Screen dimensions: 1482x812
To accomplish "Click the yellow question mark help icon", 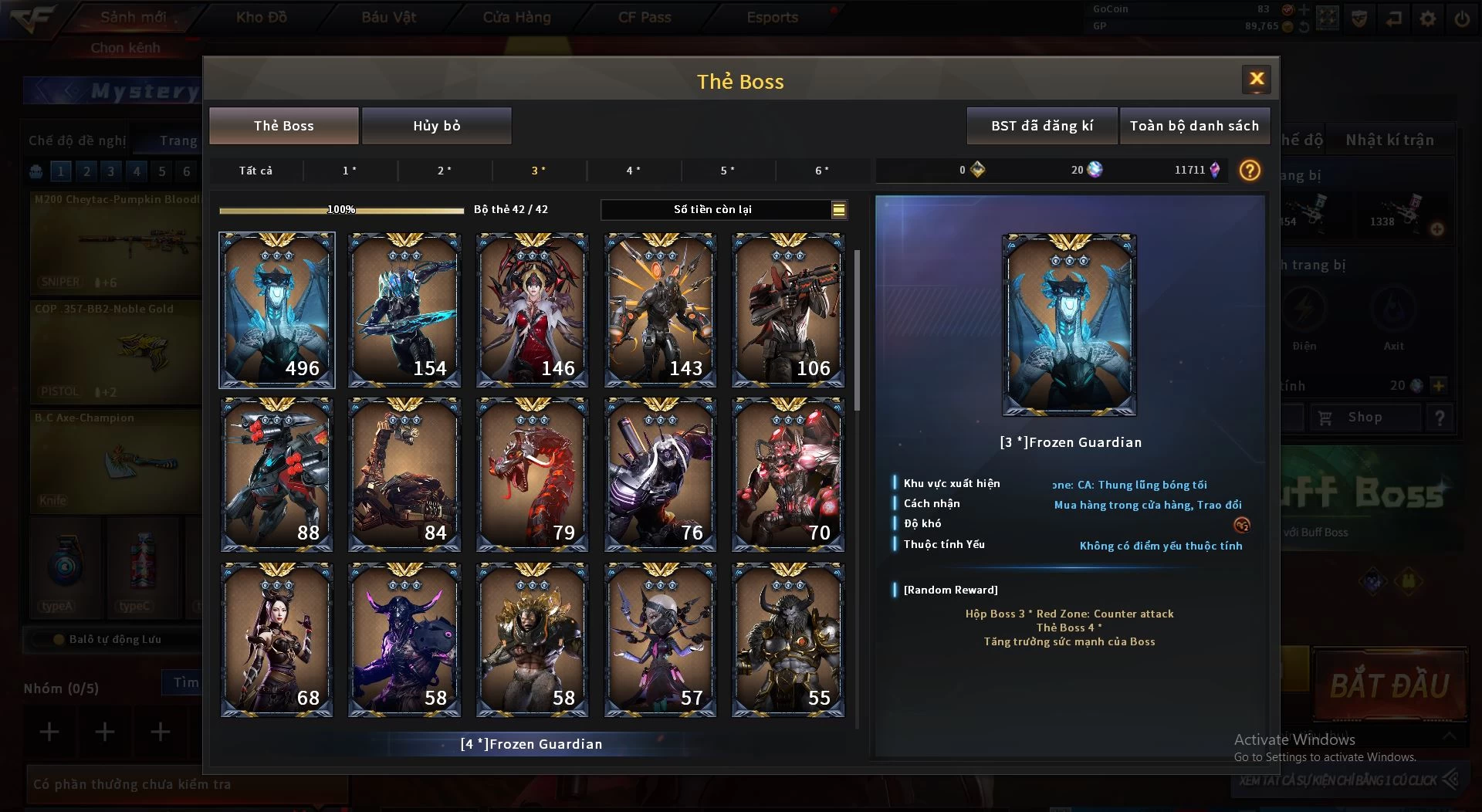I will pos(1249,171).
